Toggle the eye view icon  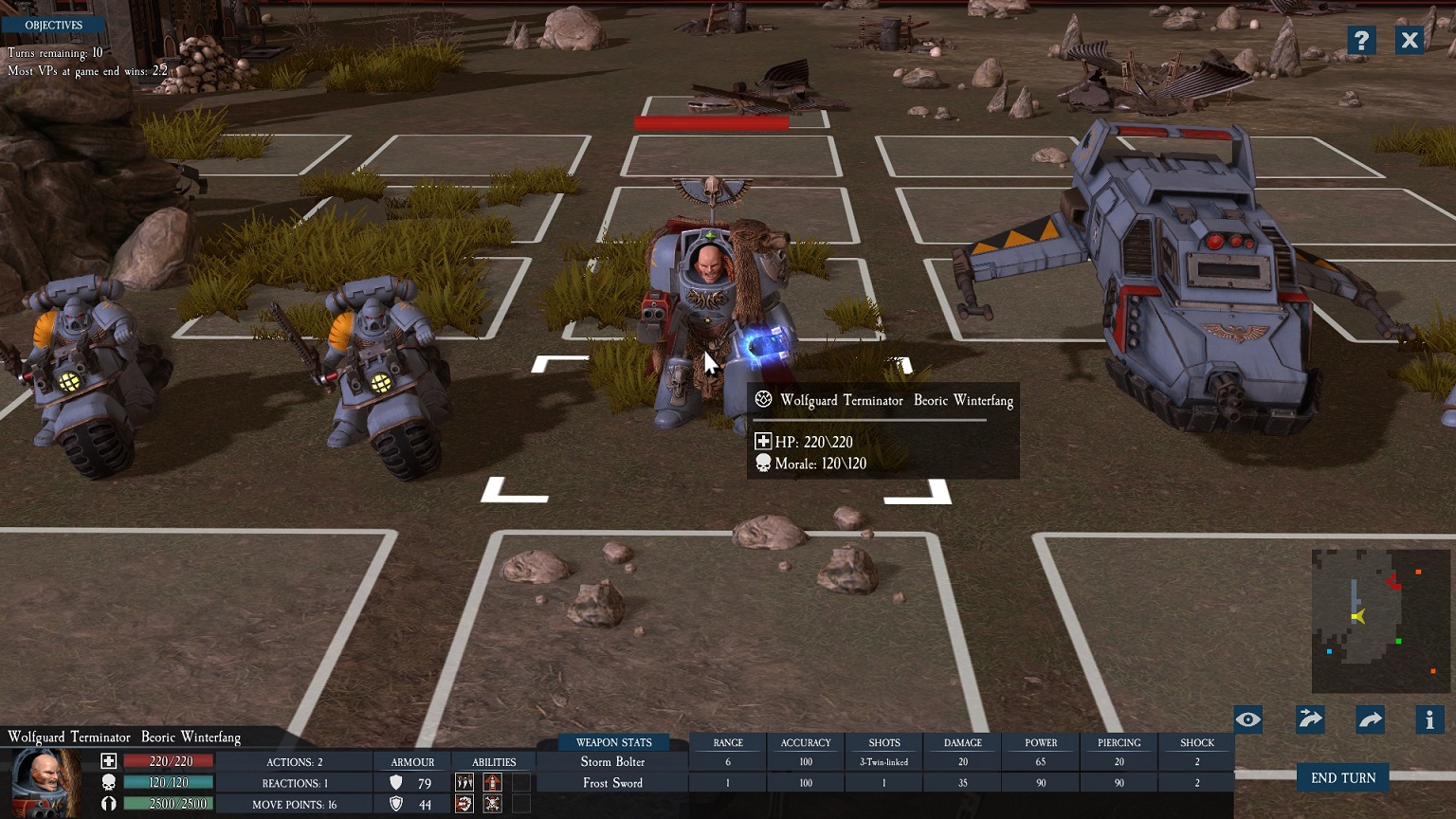pos(1248,719)
